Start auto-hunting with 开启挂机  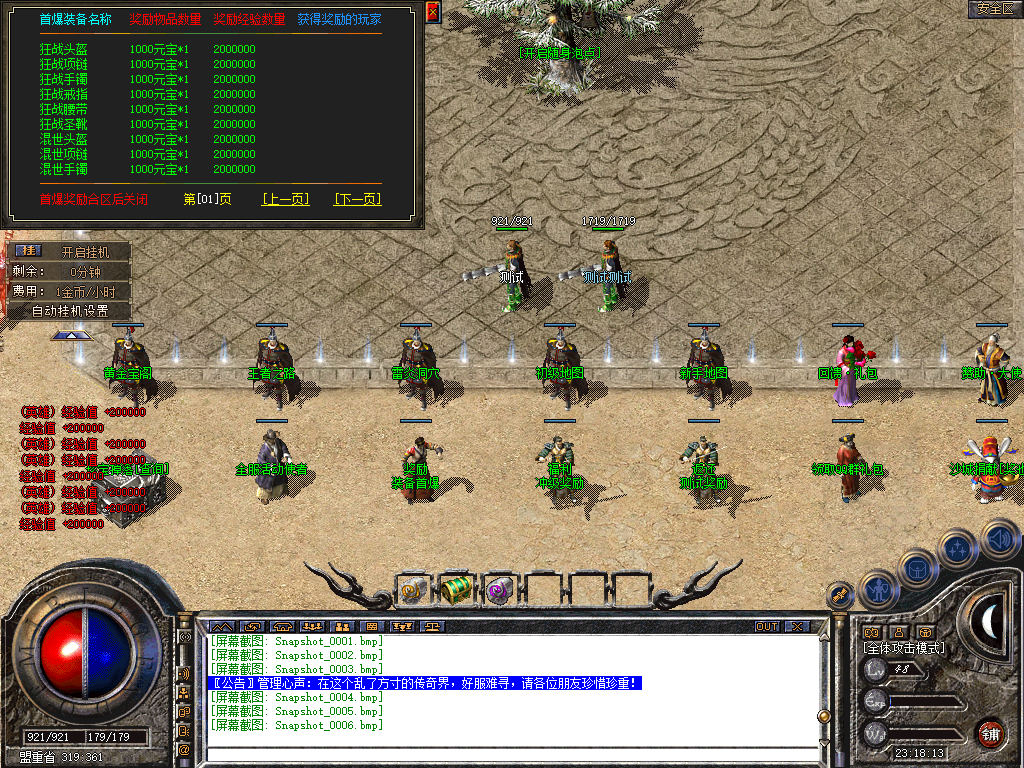pos(86,252)
